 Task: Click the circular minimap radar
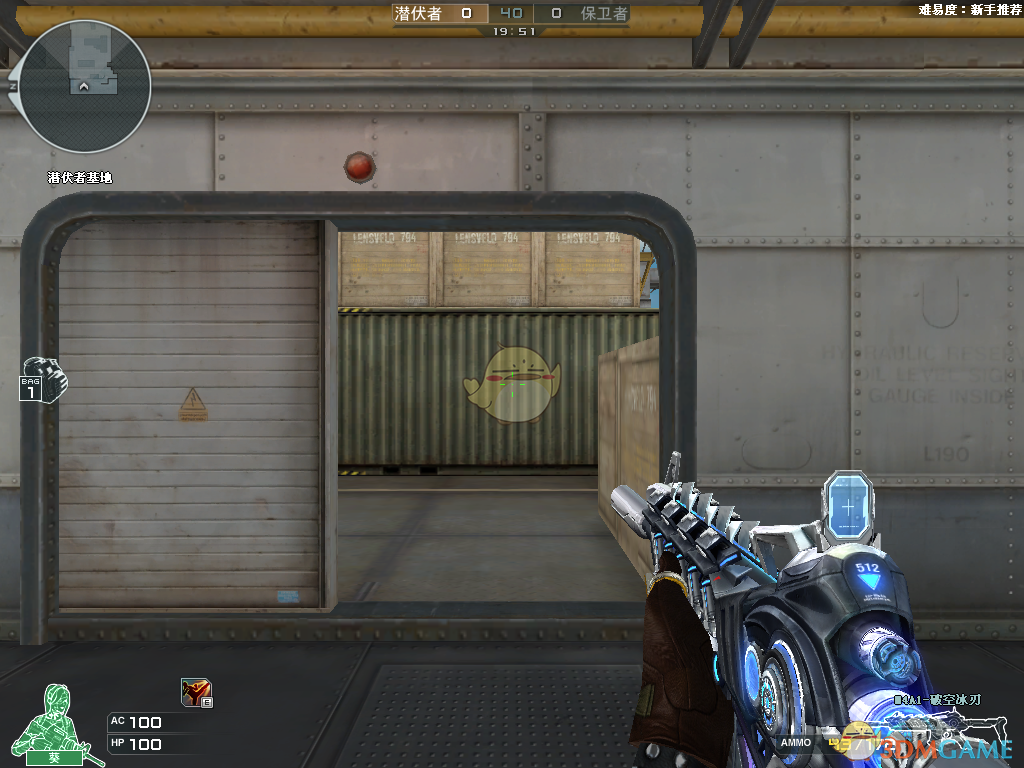84,87
